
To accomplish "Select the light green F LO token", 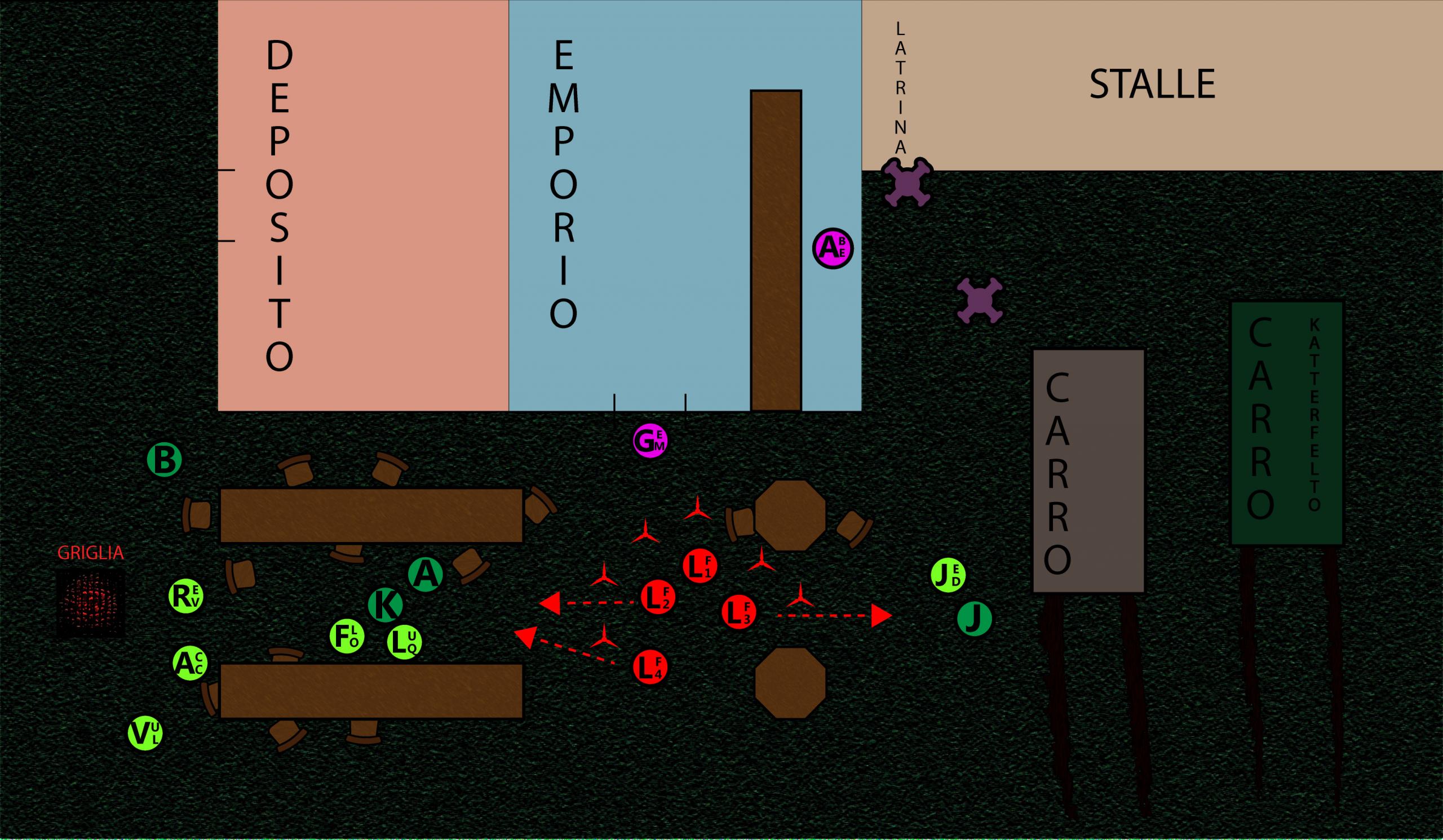I will [x=347, y=637].
